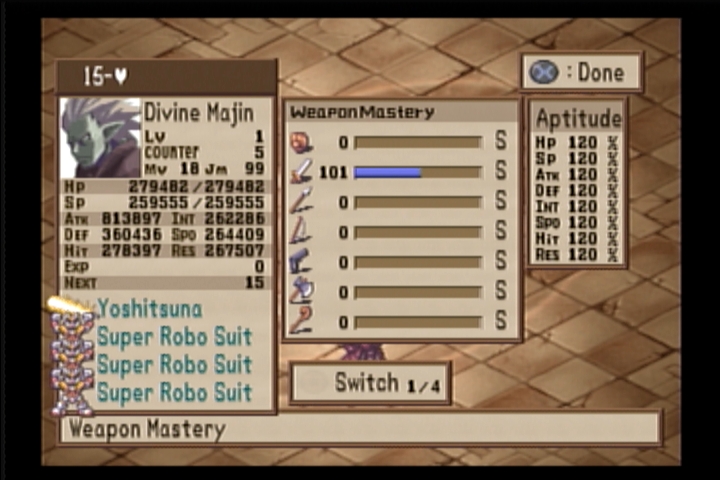This screenshot has height=480, width=720.
Task: Select the gun weapon mastery icon
Action: coord(301,262)
